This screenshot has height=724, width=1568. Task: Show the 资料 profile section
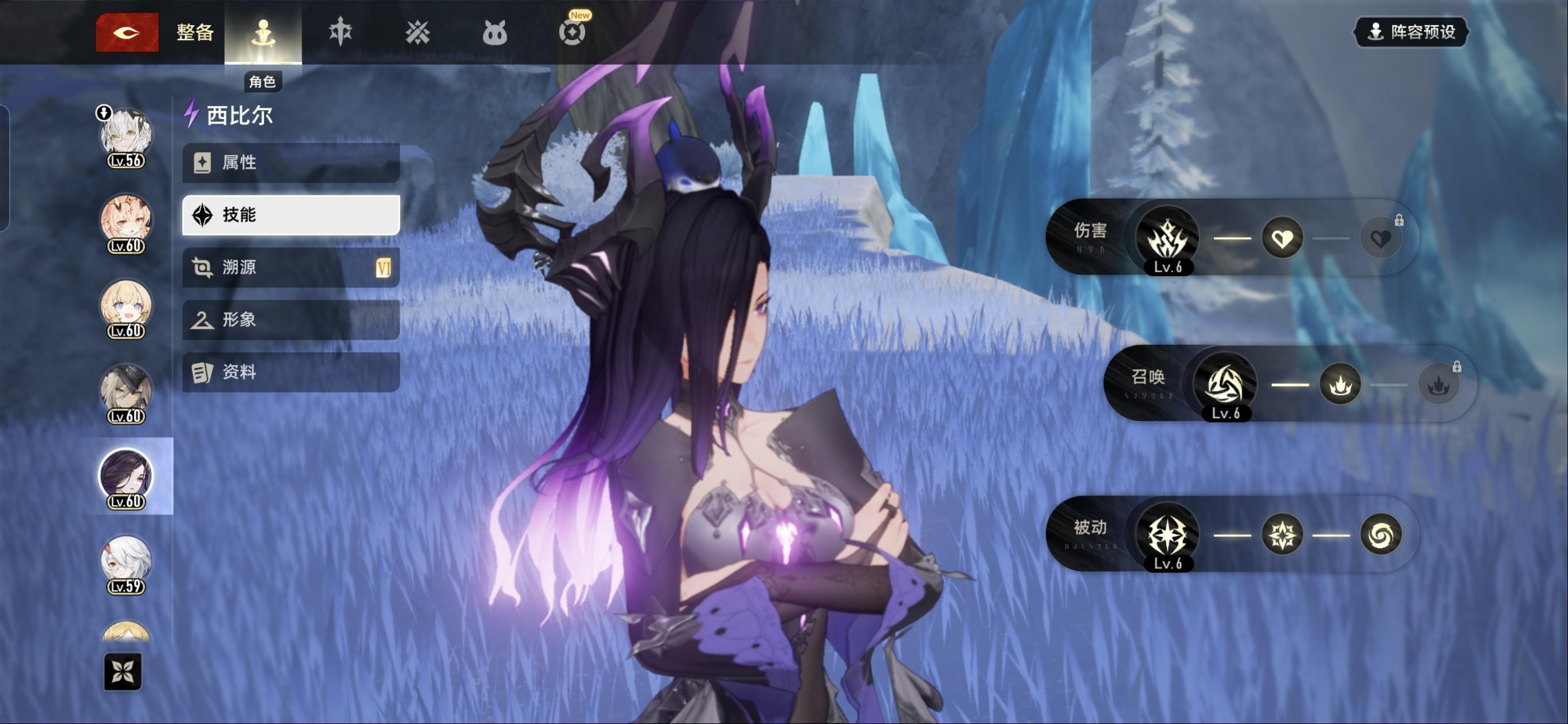[x=291, y=372]
